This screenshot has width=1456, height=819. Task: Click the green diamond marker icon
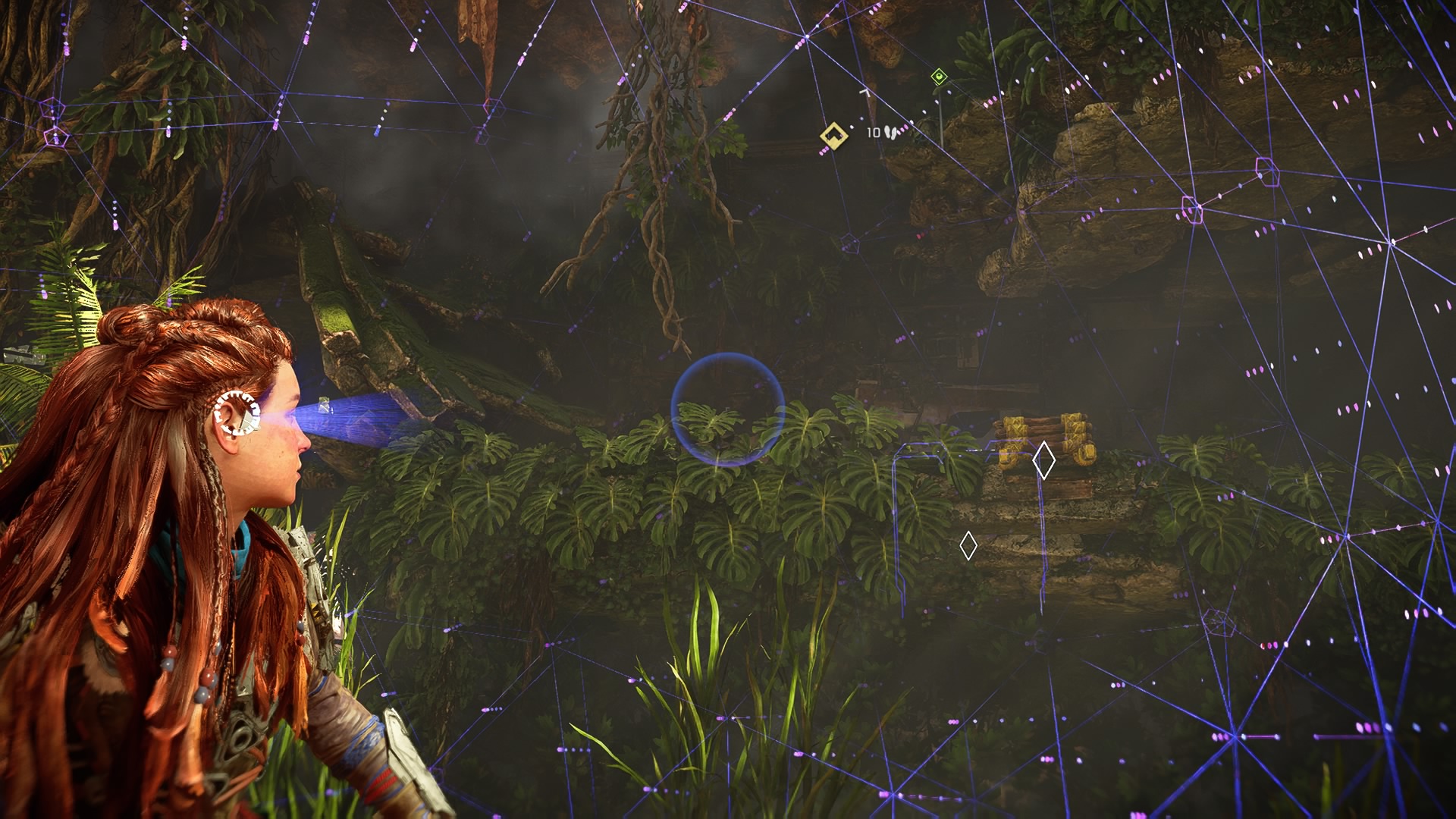[x=939, y=76]
